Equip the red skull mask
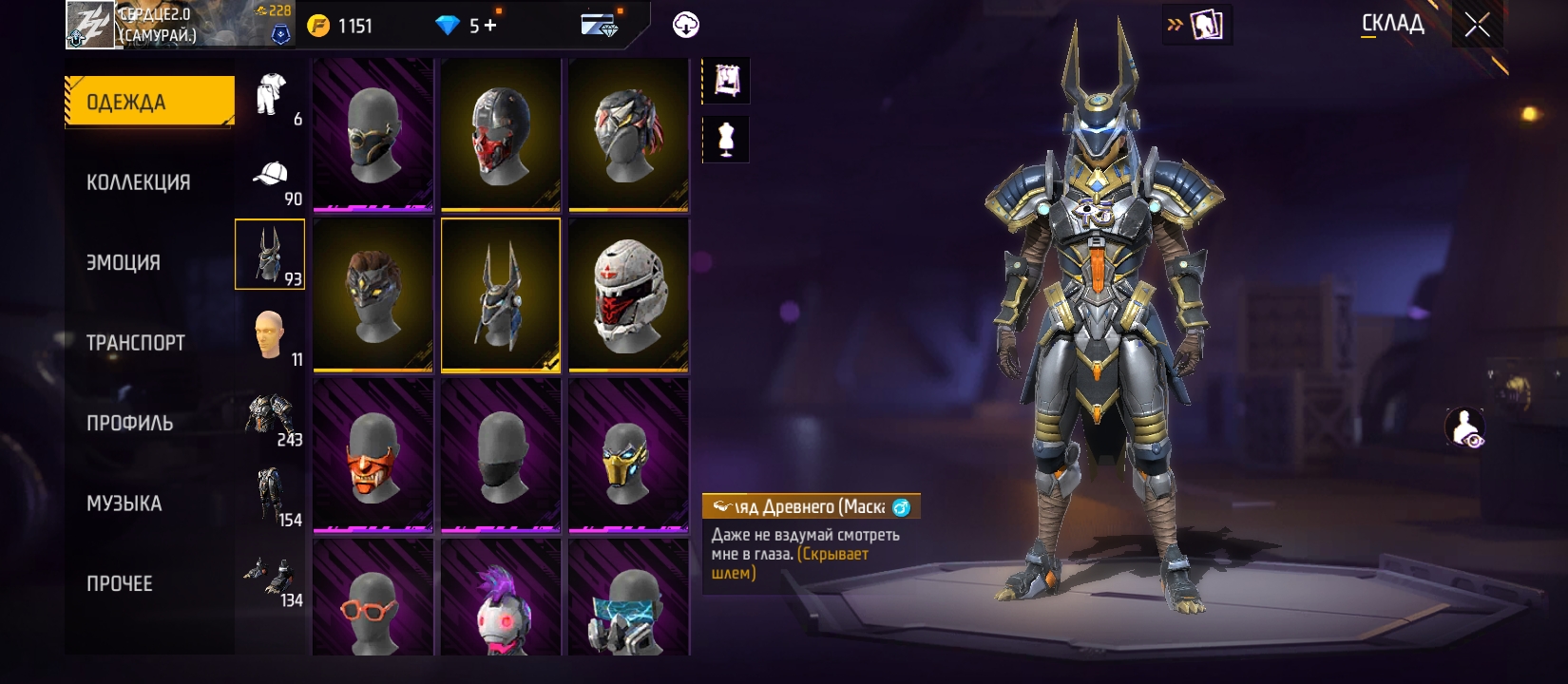 (501, 135)
